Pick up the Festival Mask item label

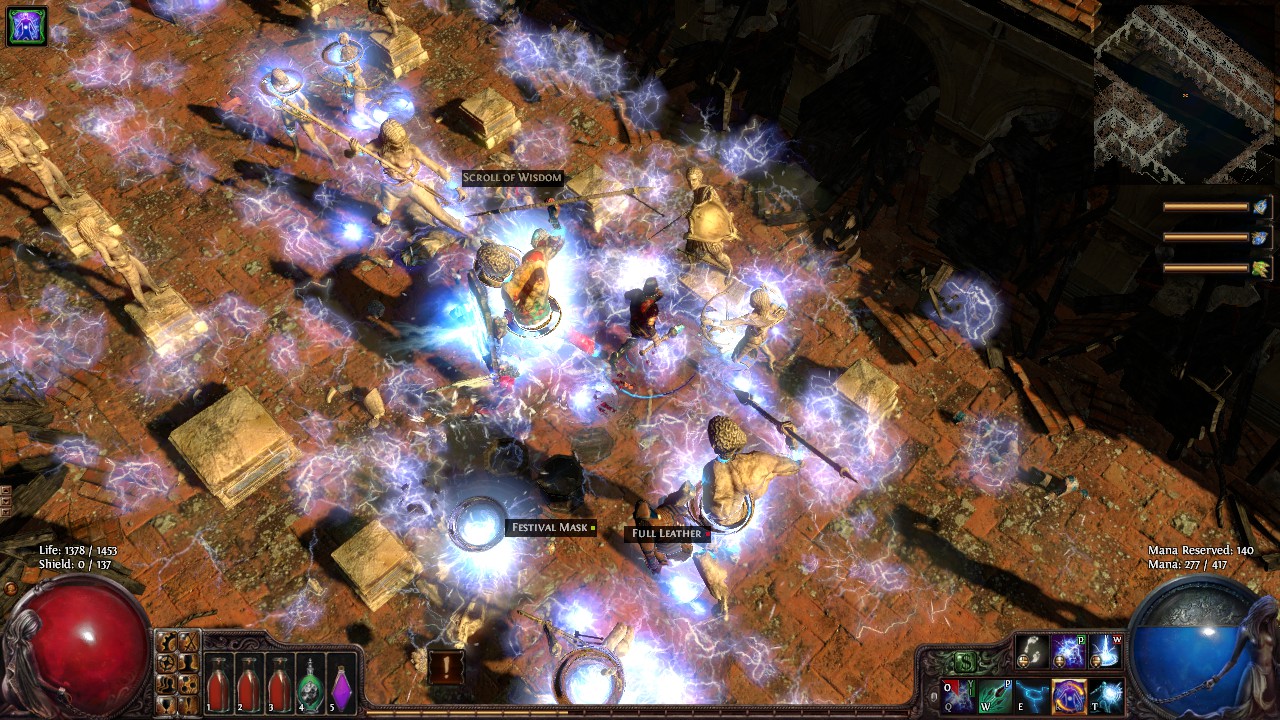[549, 528]
